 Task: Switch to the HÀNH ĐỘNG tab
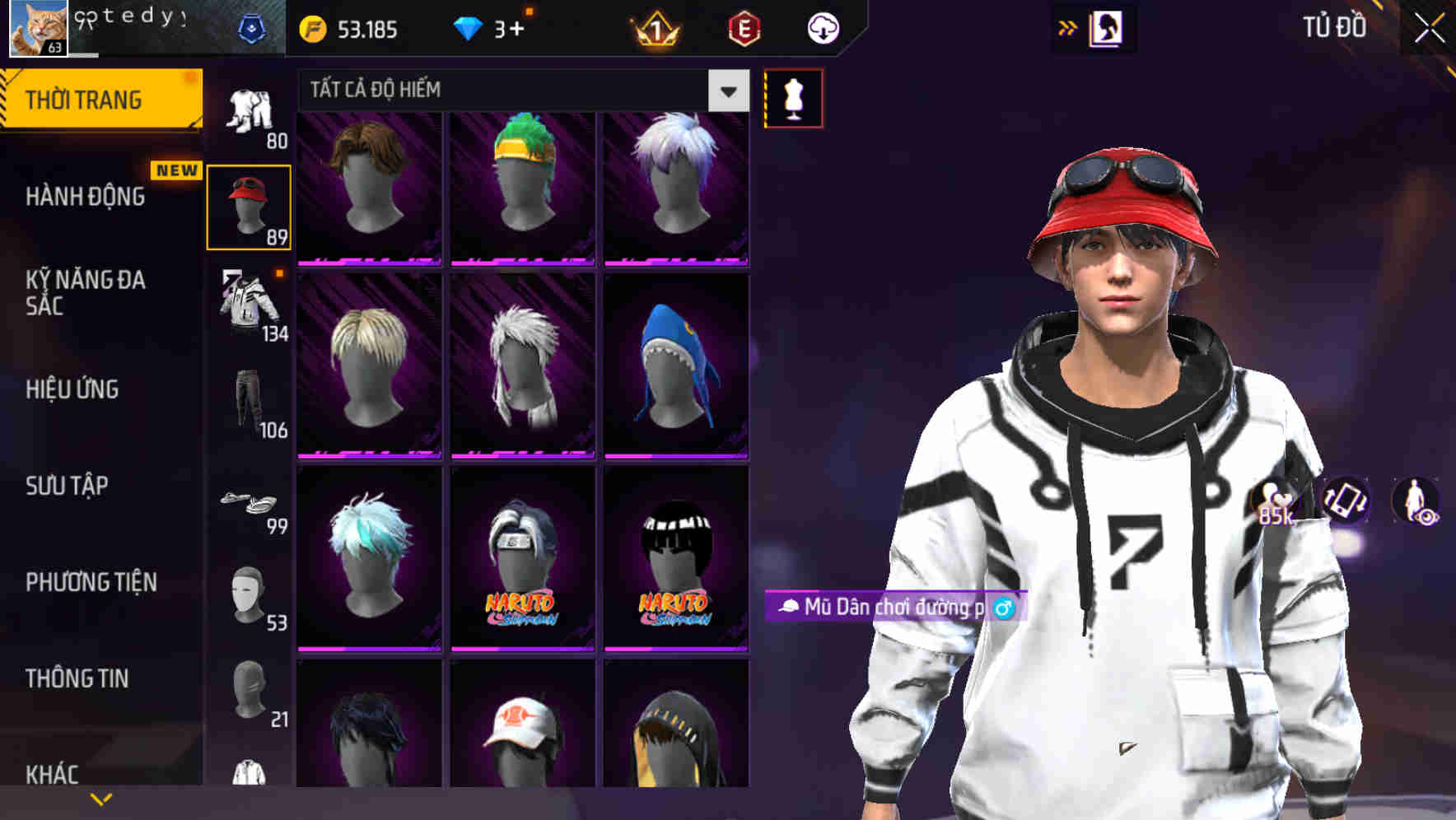[86, 197]
